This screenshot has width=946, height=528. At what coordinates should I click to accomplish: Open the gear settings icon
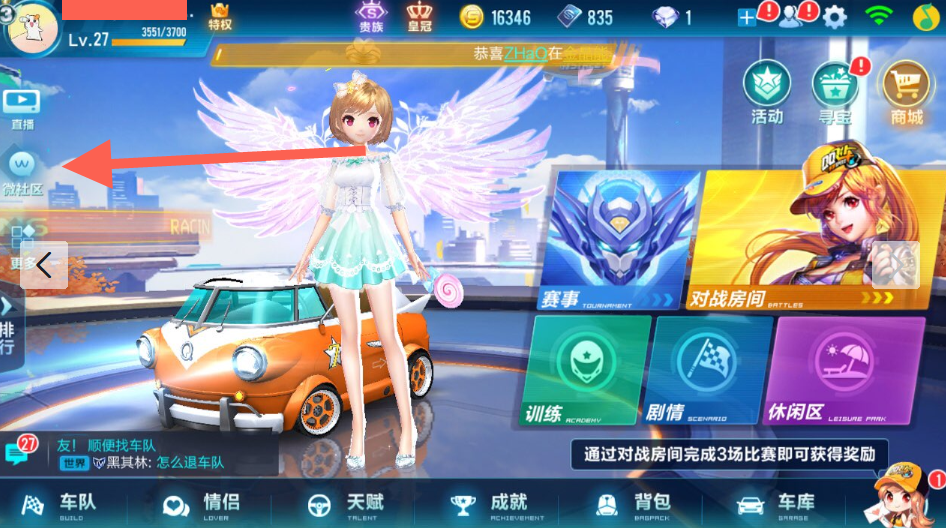click(834, 17)
